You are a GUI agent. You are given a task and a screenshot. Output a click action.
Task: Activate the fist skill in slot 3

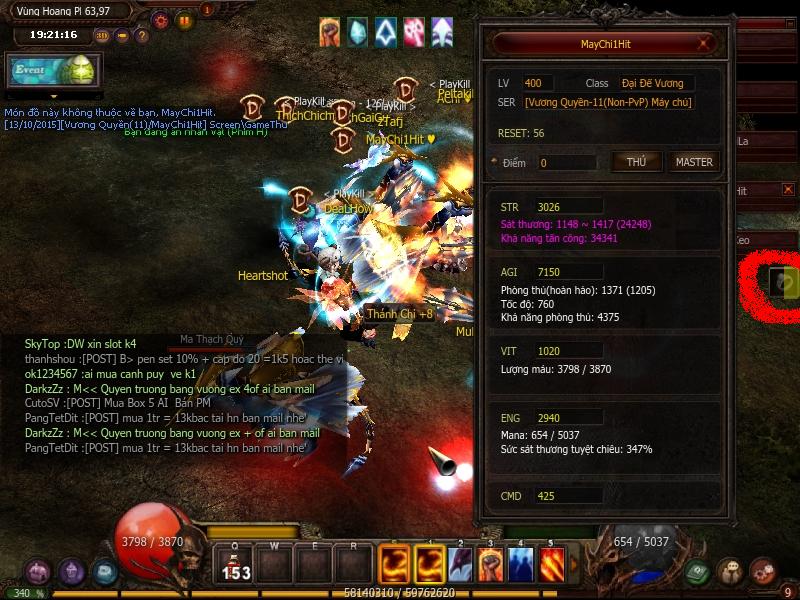pyautogui.click(x=490, y=563)
